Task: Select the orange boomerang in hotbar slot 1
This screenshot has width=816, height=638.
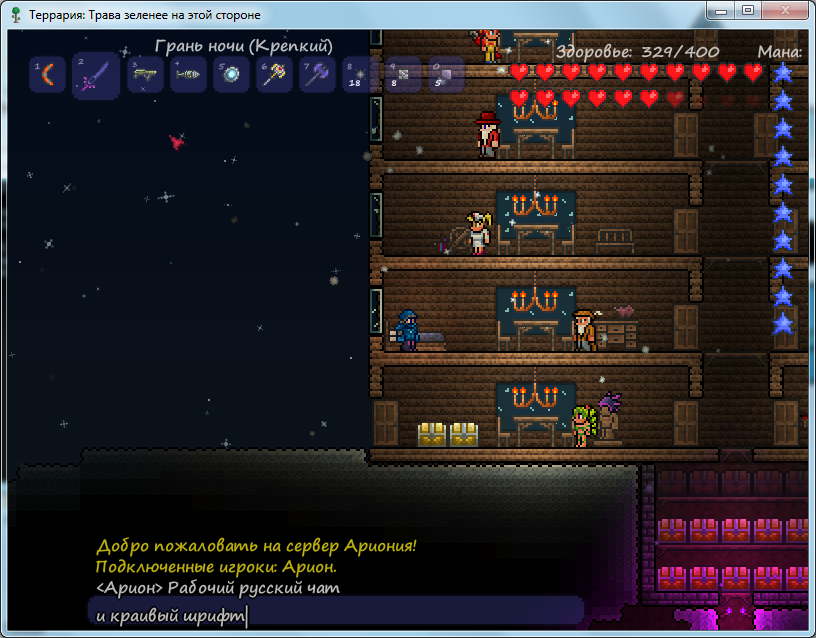Action: 47,75
